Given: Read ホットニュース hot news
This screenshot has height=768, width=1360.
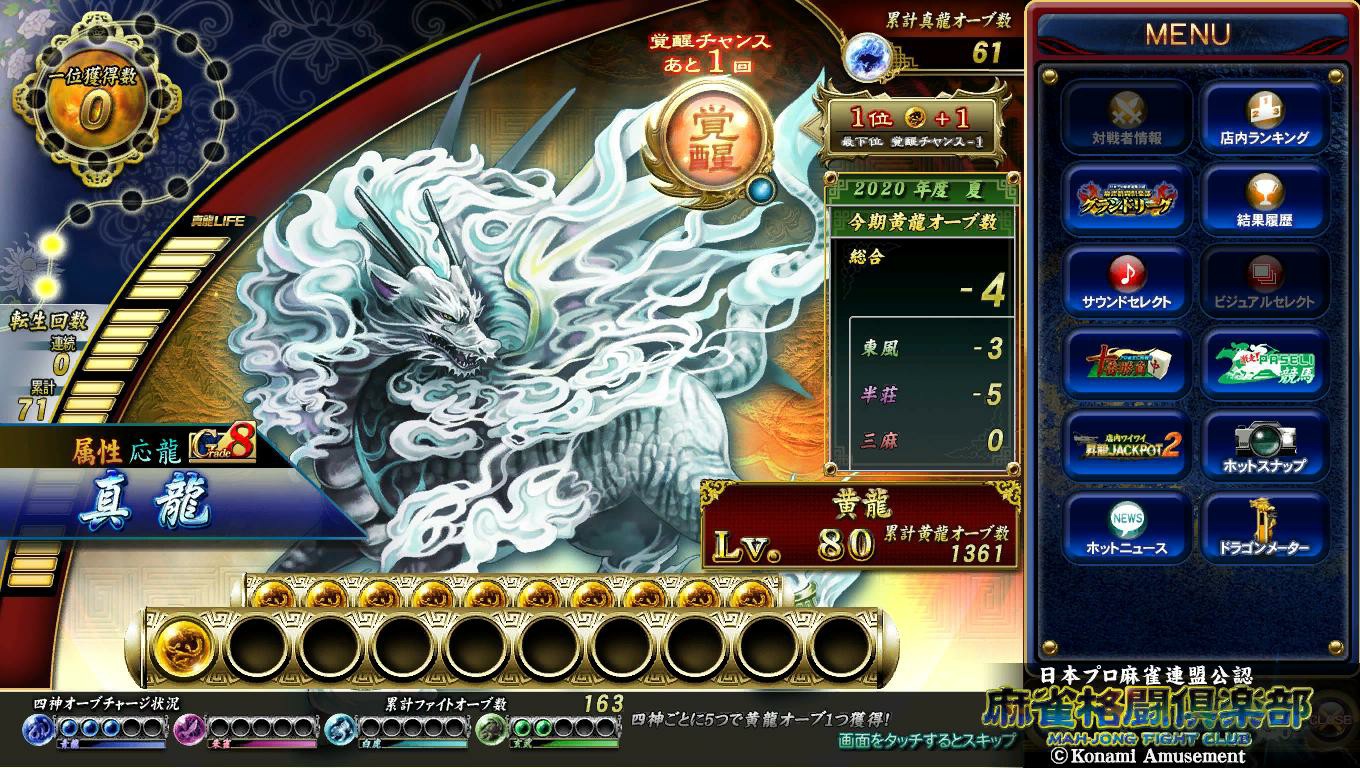Looking at the screenshot, I should (x=1126, y=527).
